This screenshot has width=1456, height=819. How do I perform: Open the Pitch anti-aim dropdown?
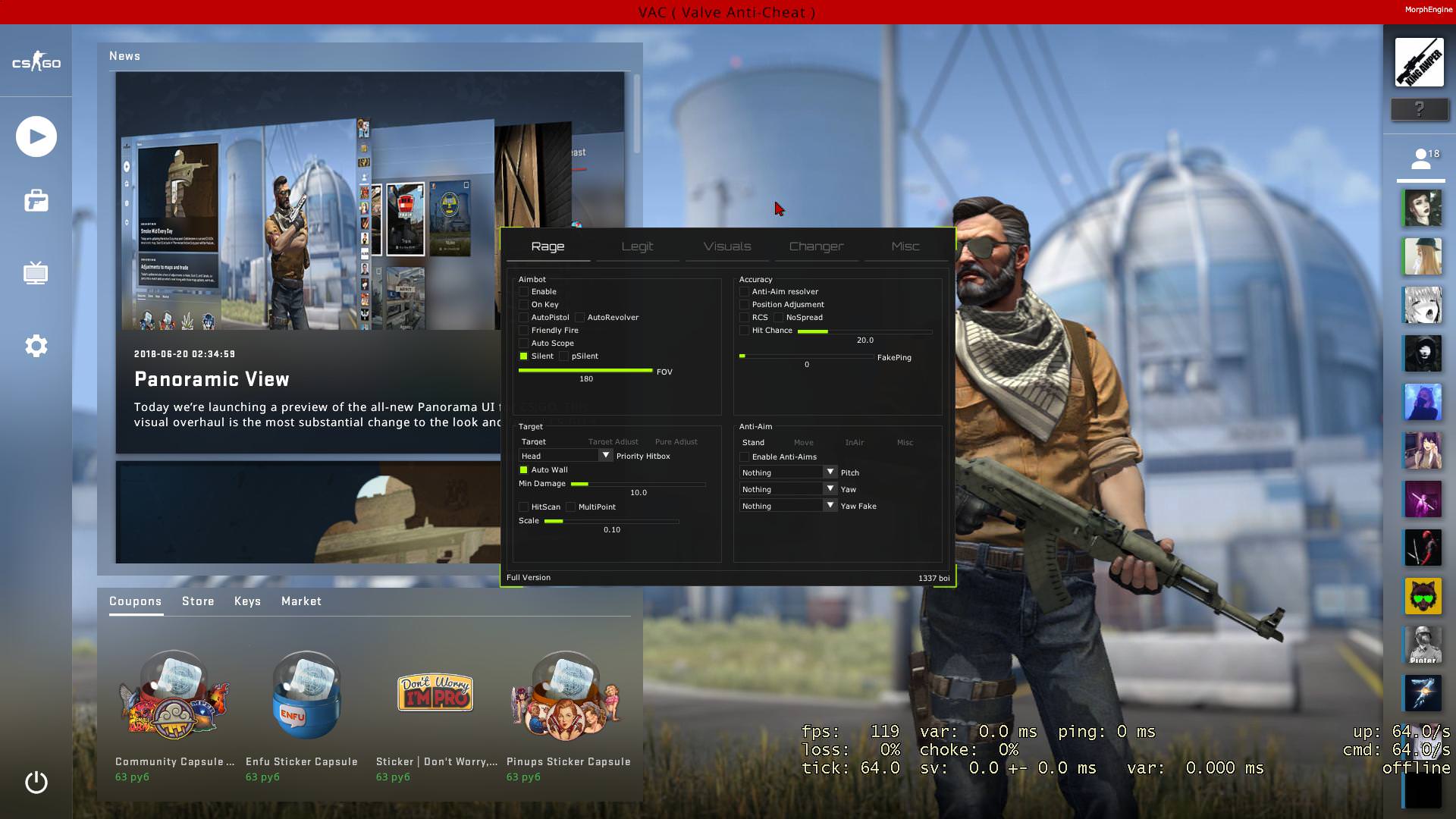(830, 472)
